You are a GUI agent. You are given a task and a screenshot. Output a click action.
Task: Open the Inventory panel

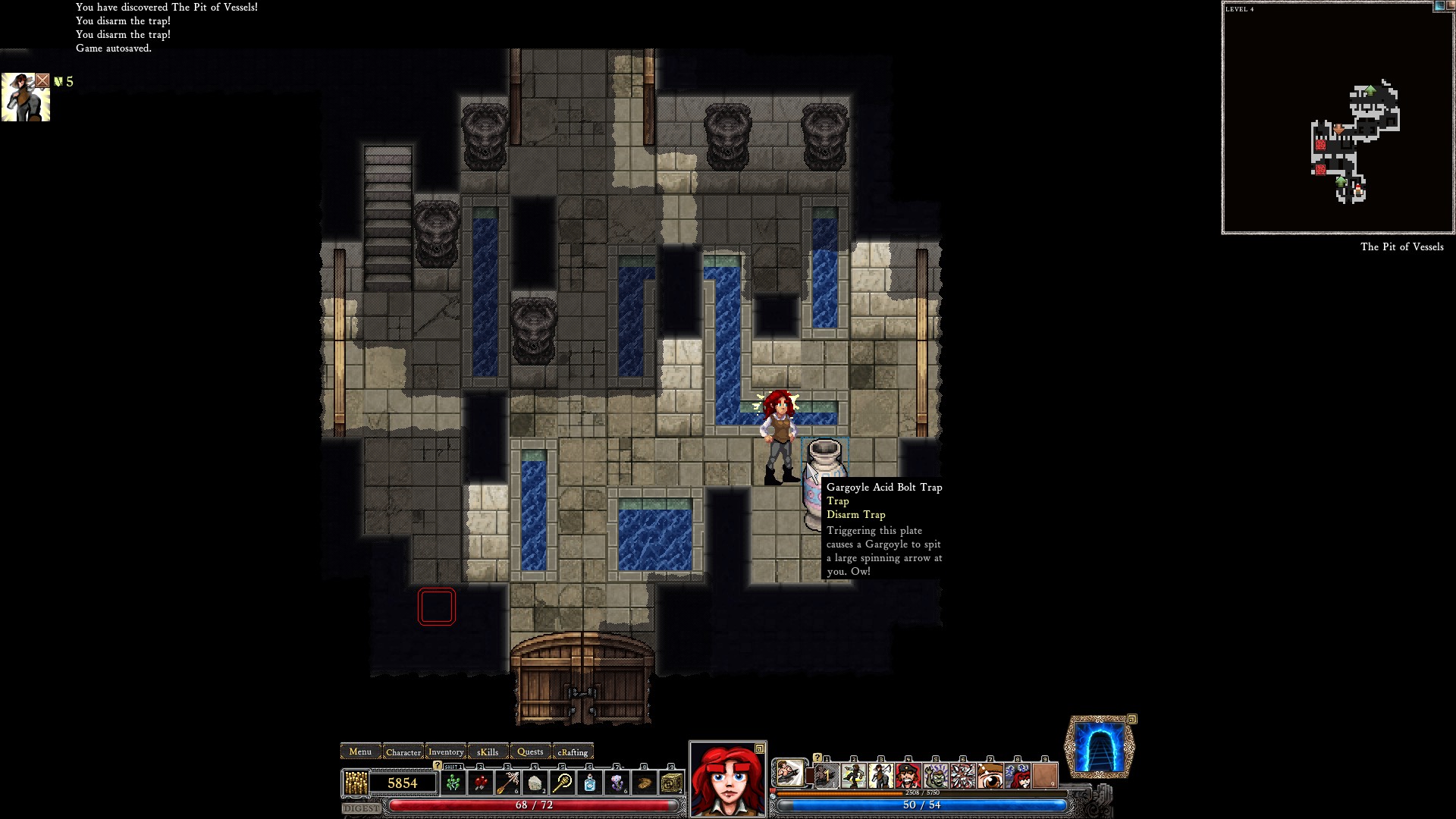[445, 752]
